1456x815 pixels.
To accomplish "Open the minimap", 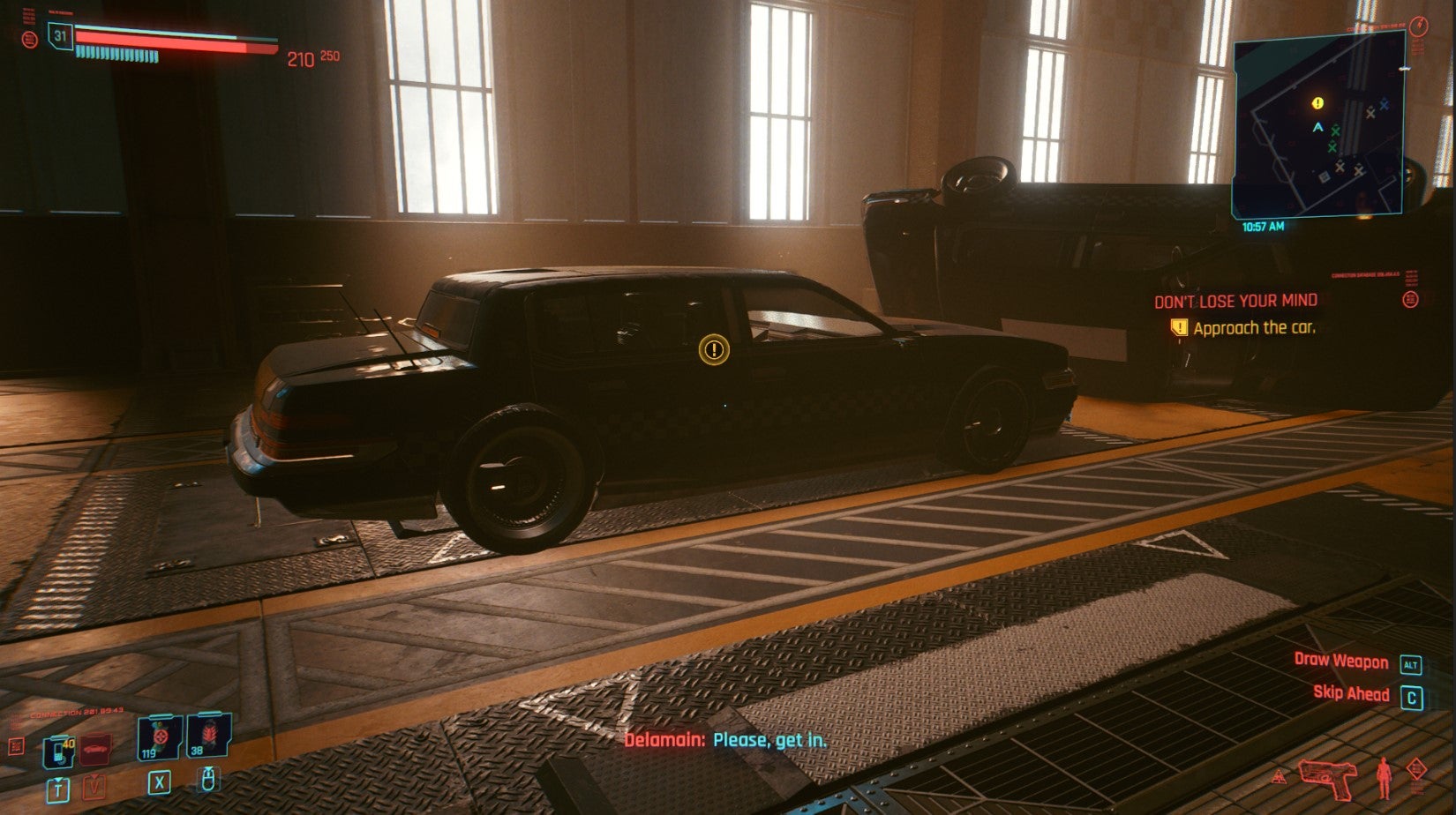I will click(1317, 126).
